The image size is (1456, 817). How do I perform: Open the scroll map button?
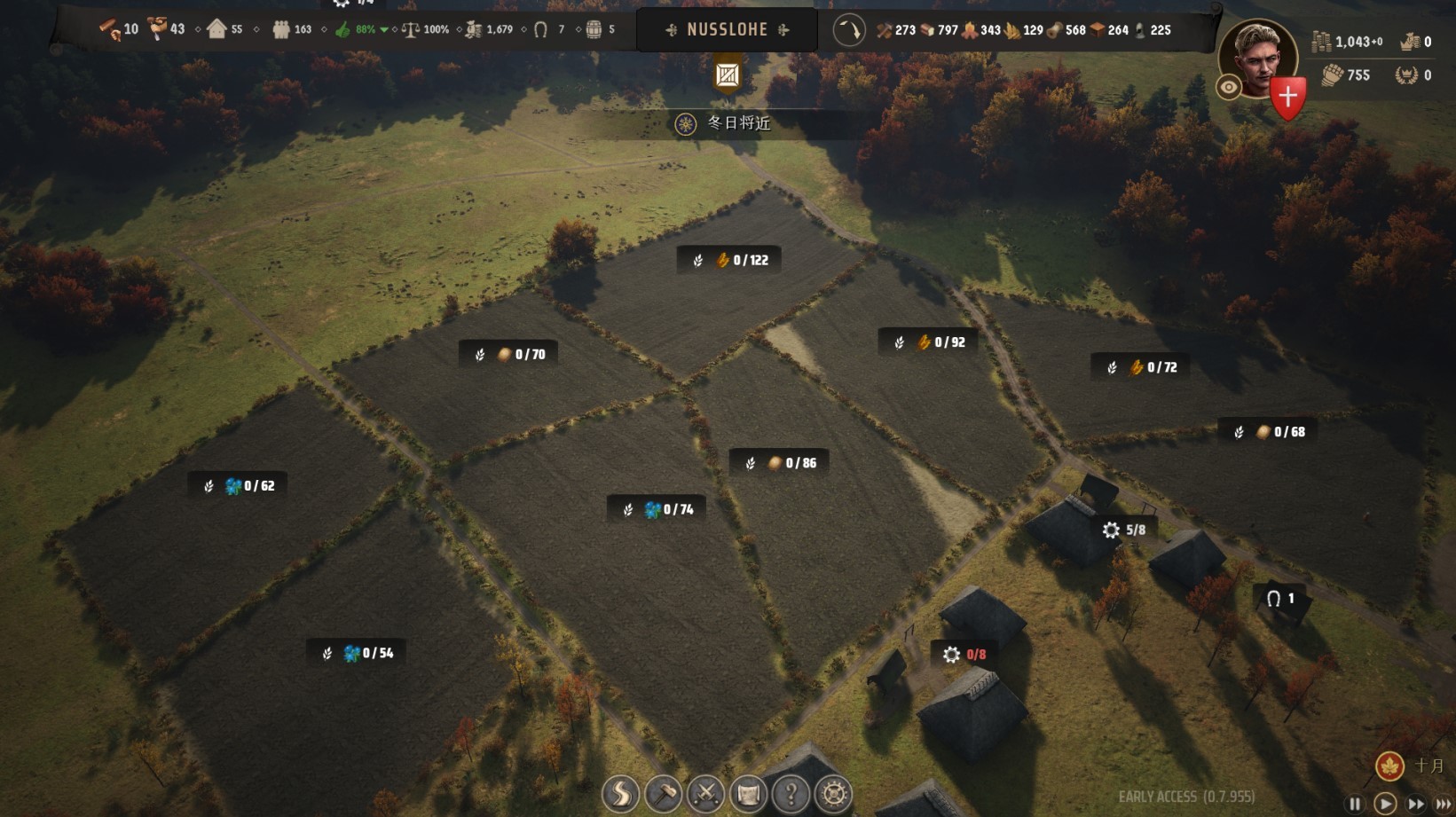click(748, 794)
